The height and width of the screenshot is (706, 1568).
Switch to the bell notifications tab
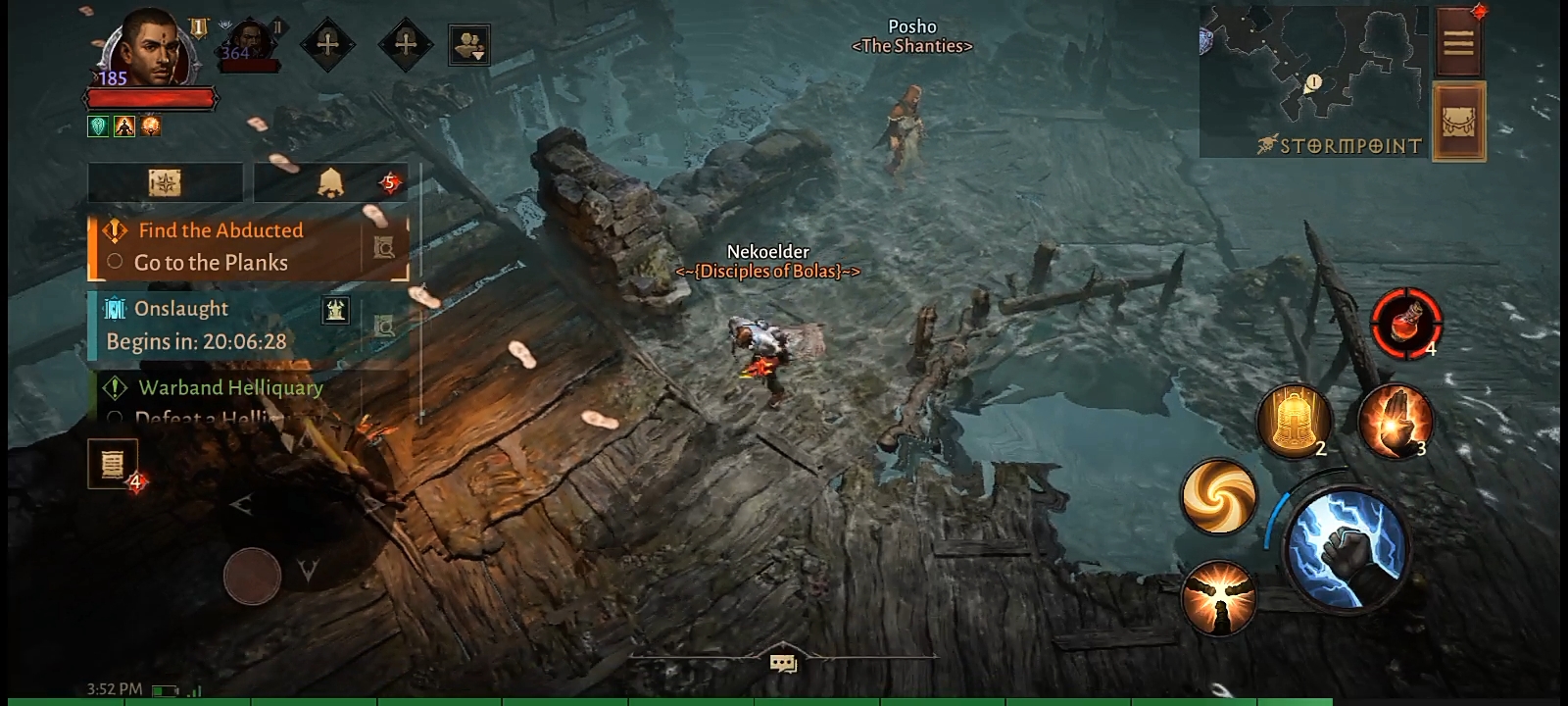(x=330, y=182)
